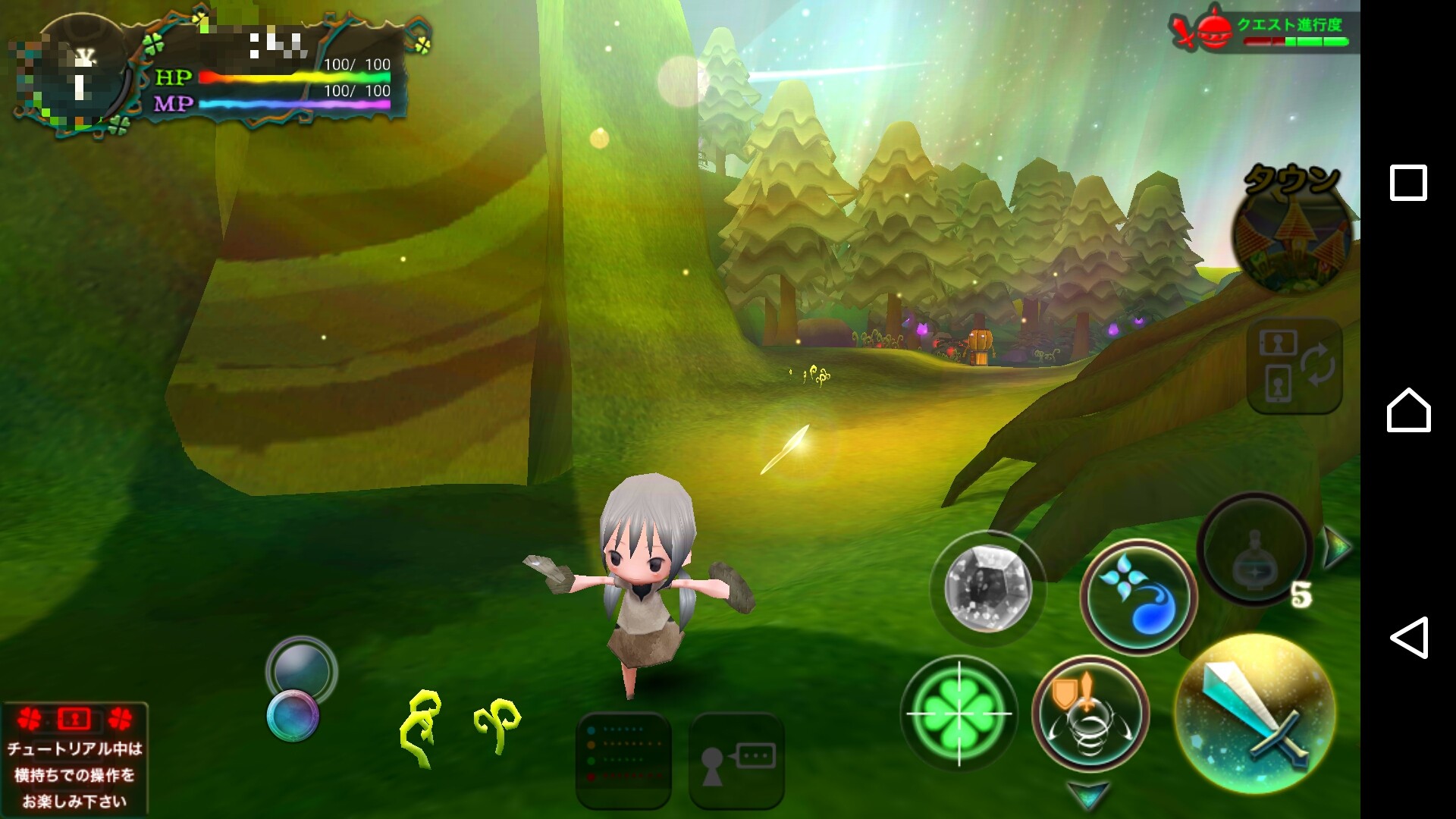
Task: Tap the Android home button
Action: (x=1408, y=410)
